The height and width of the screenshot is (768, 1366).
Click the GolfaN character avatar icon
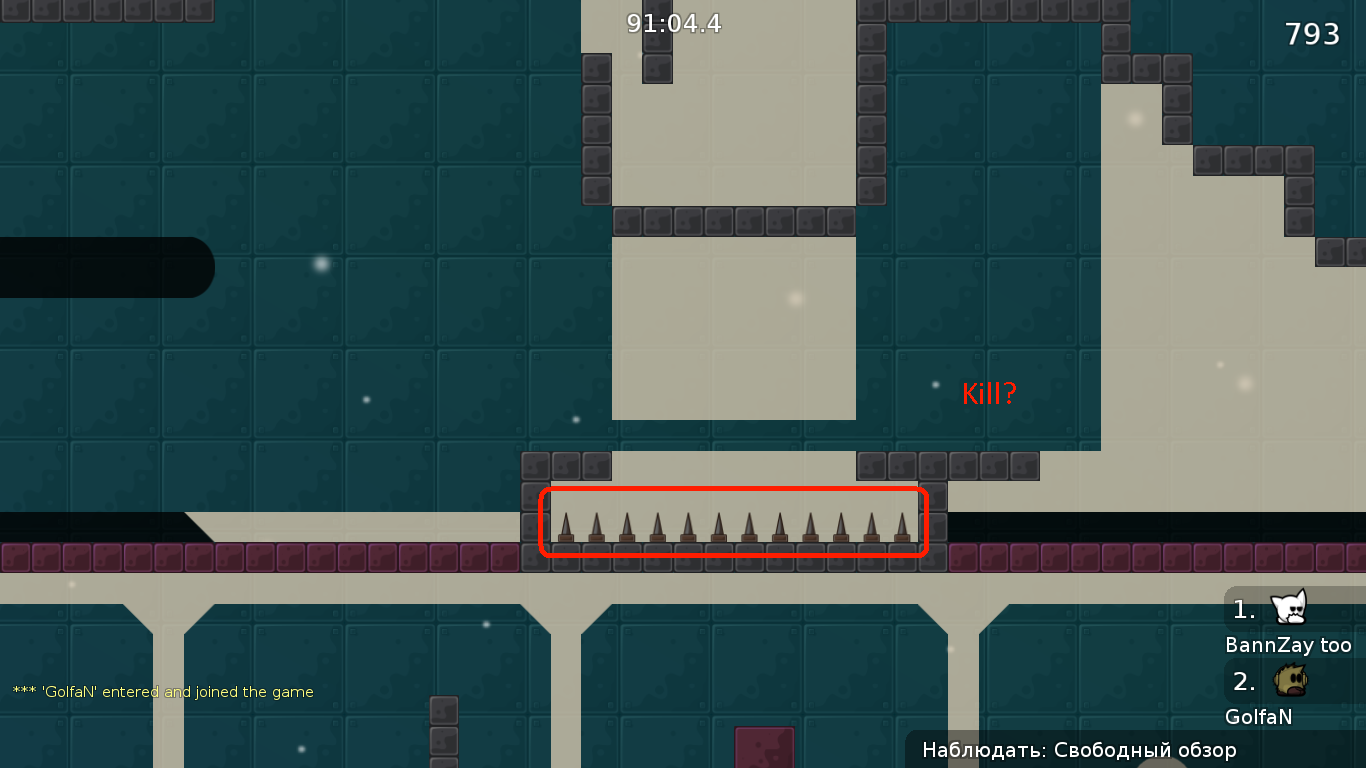pyautogui.click(x=1289, y=680)
